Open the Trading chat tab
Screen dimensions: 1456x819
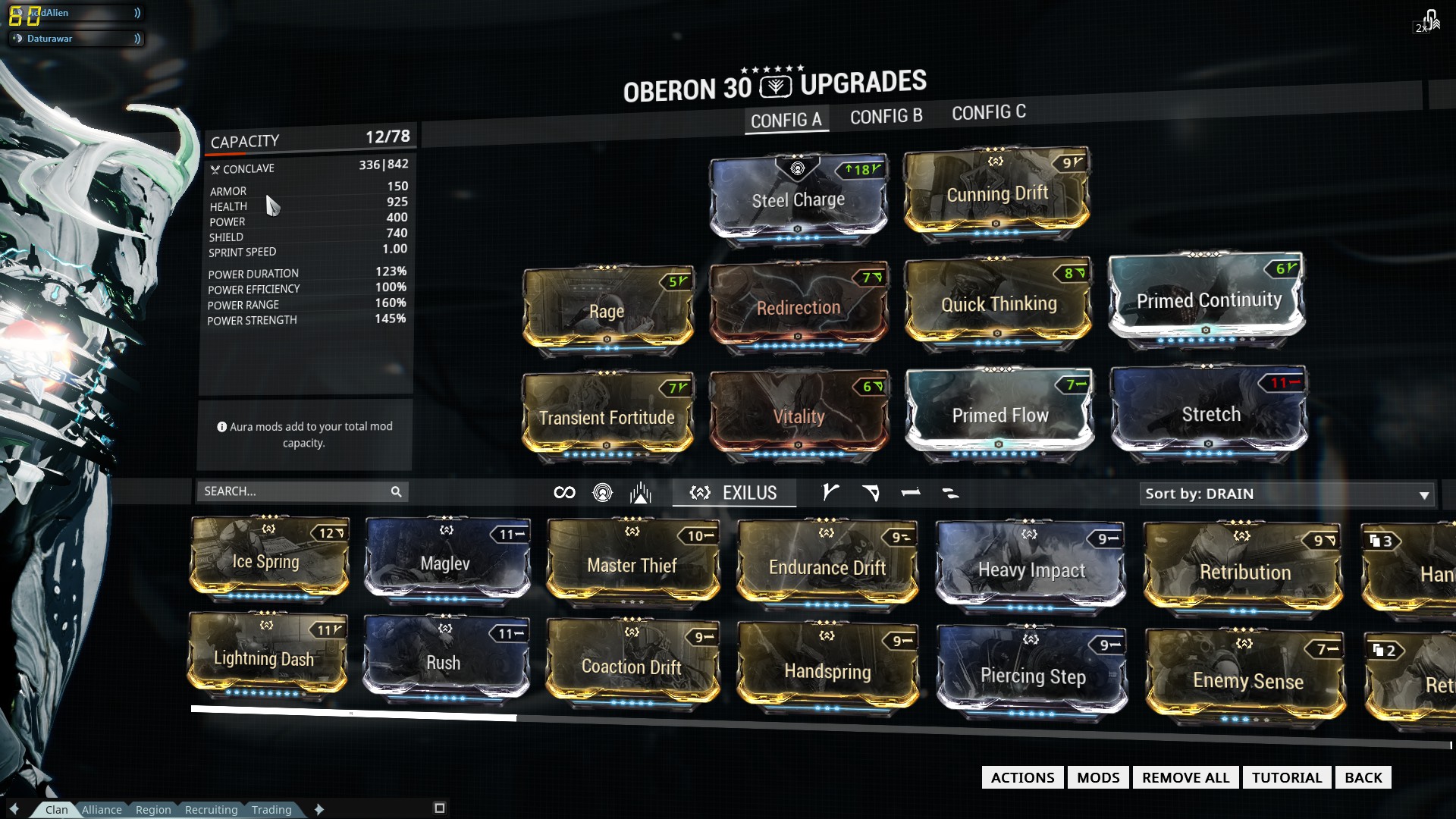(x=271, y=810)
